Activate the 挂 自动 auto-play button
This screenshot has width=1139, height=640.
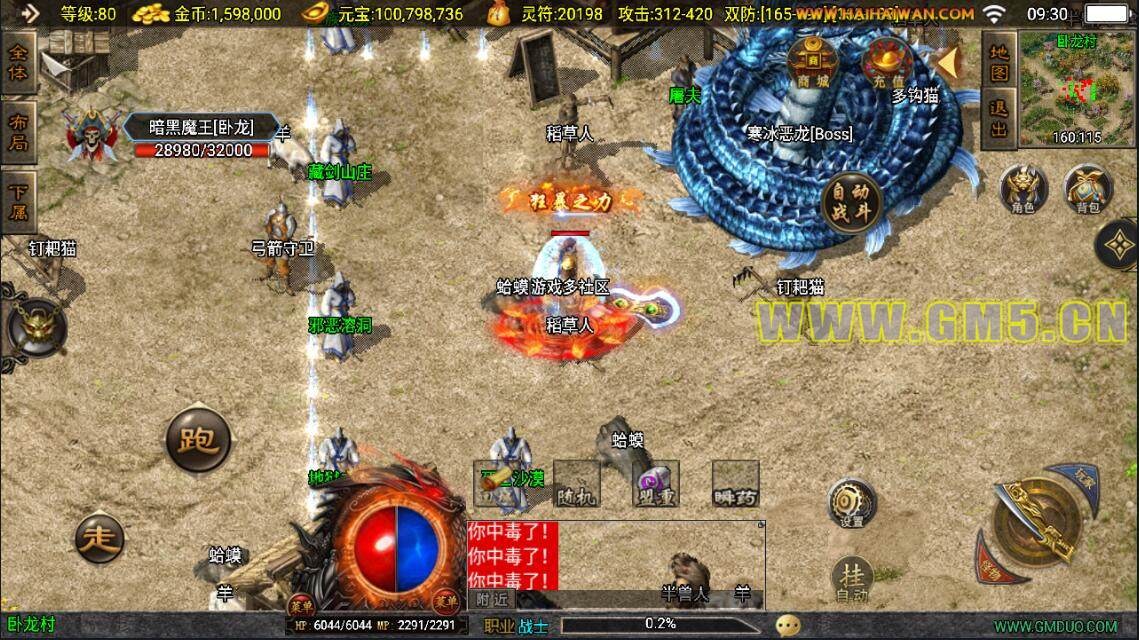[851, 580]
